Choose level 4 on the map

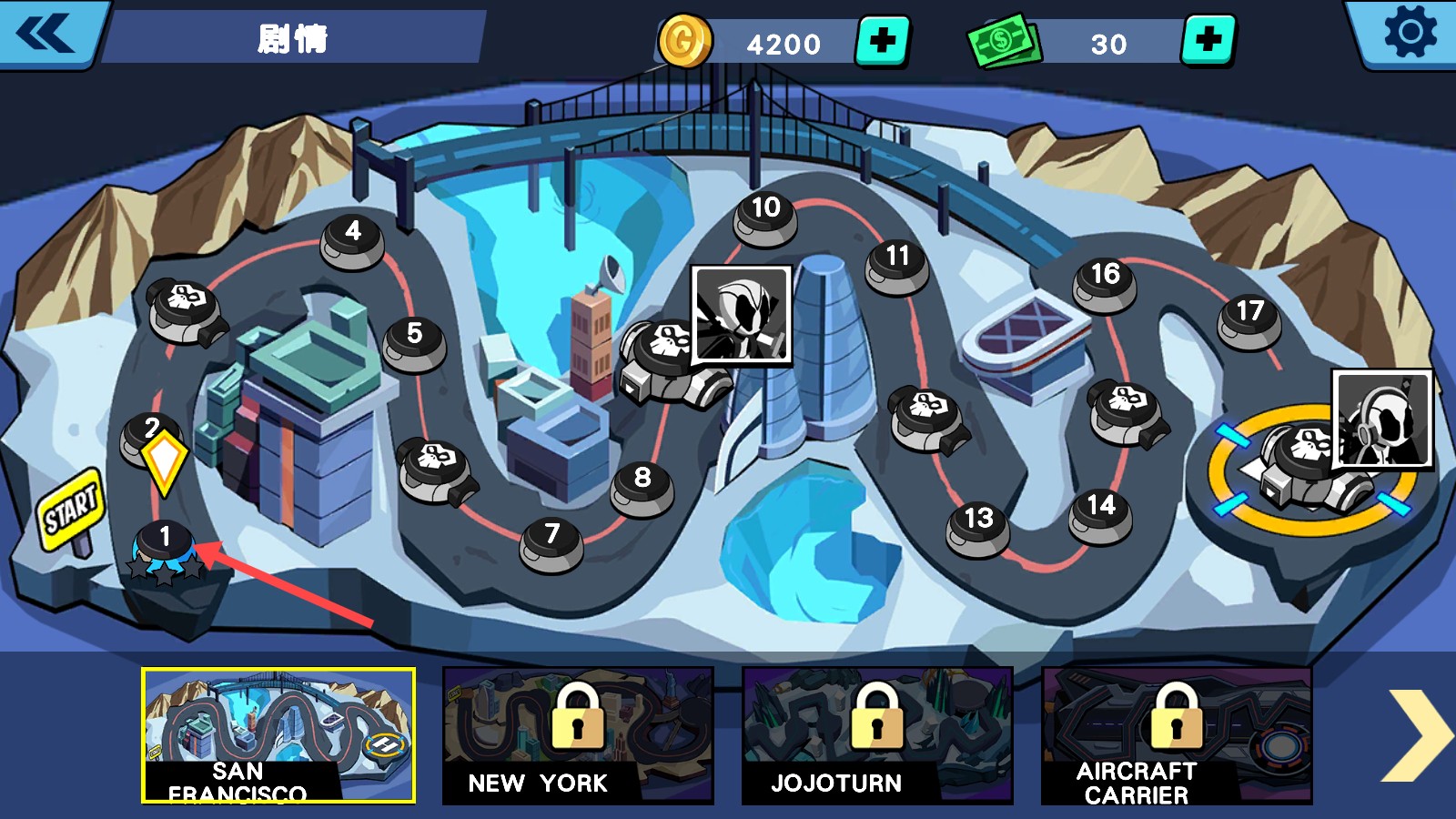[353, 238]
